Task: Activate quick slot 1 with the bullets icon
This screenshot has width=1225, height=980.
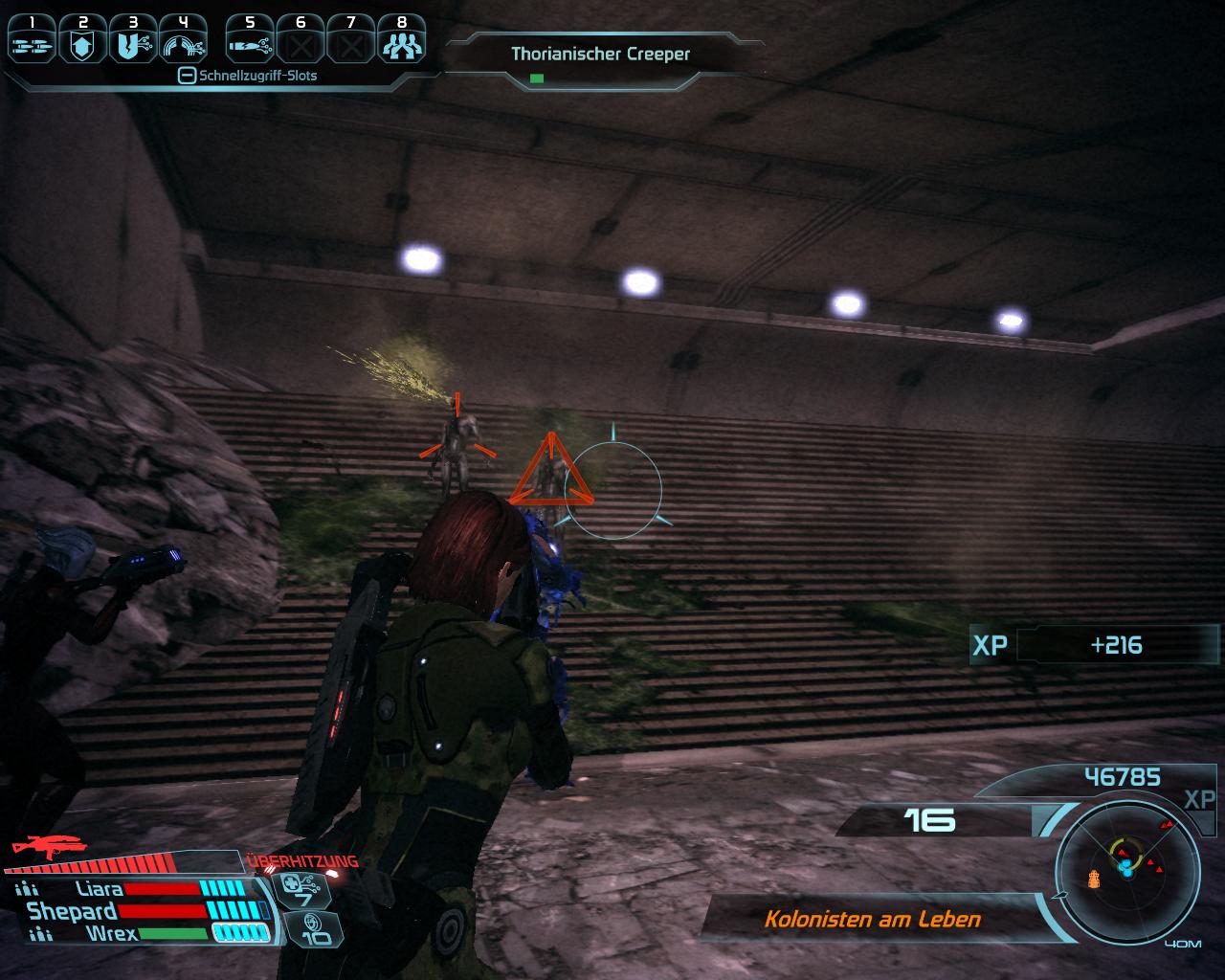Action: [32, 43]
